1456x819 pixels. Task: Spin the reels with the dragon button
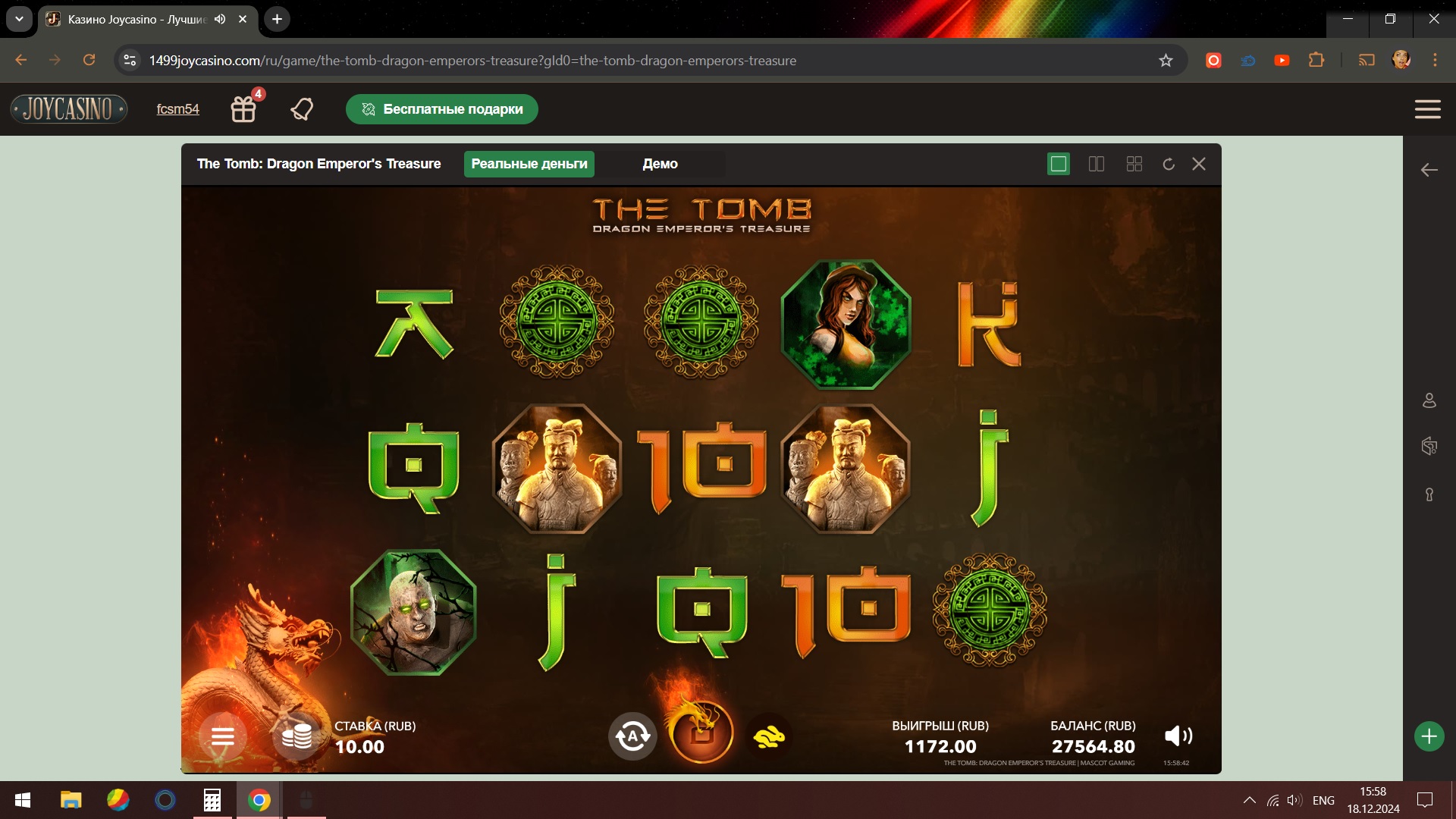tap(701, 733)
